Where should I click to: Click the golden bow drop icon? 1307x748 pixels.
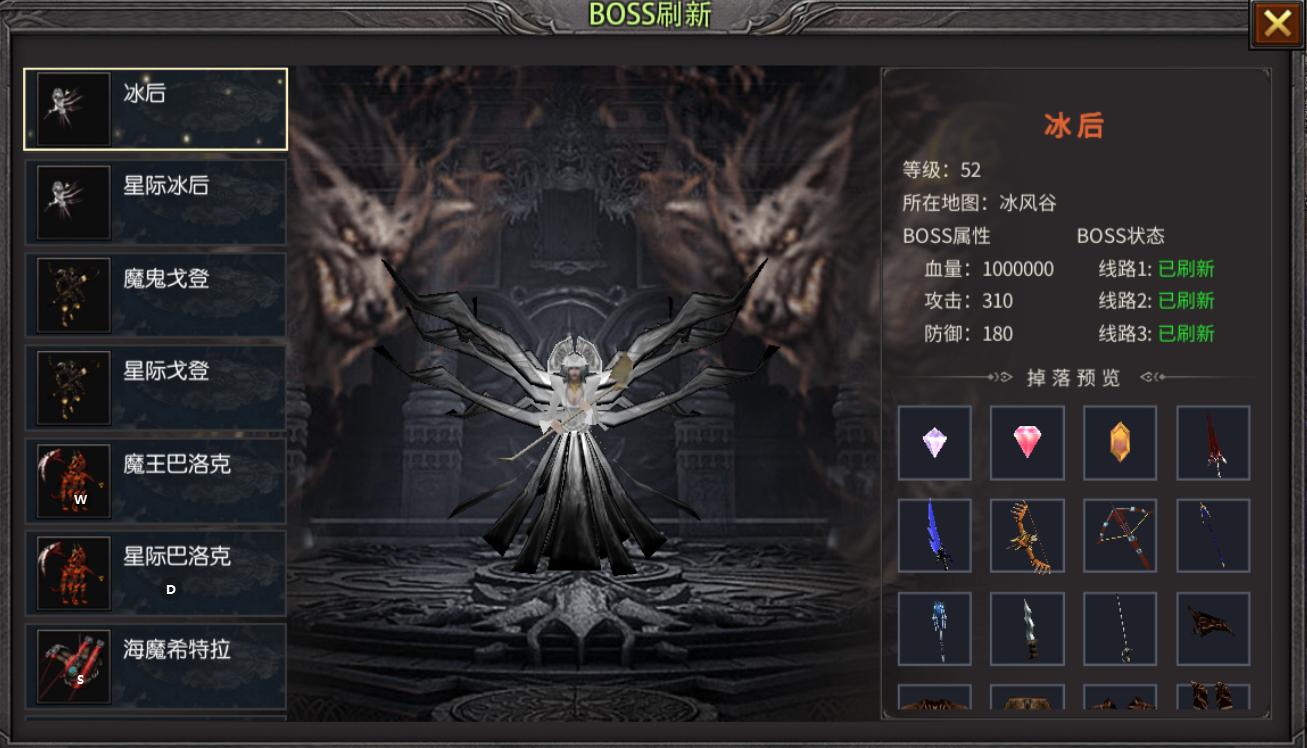coord(1027,535)
